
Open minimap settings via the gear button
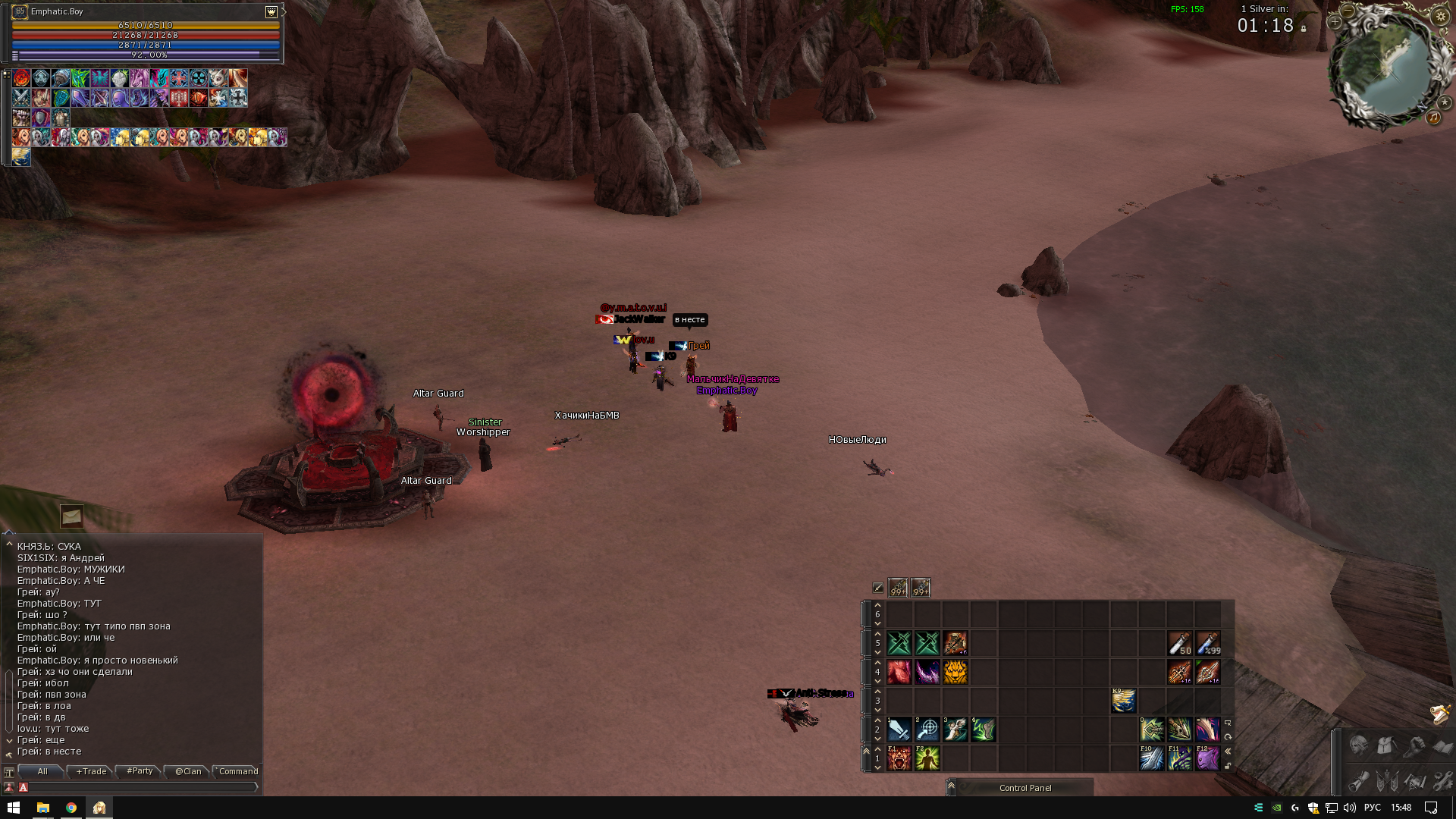(x=1441, y=16)
